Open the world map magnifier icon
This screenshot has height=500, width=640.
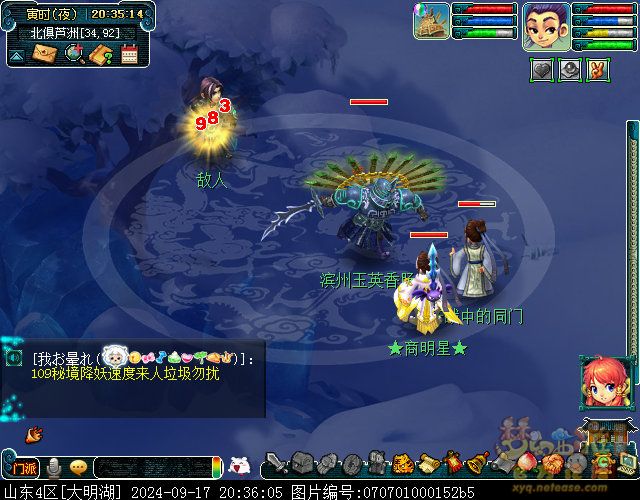(73, 54)
